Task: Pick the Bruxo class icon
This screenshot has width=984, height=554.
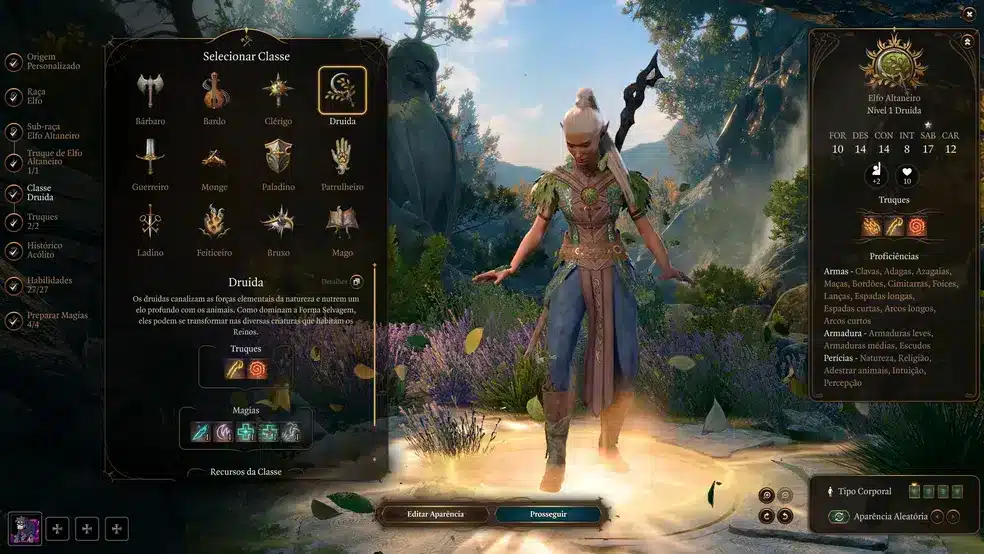Action: (278, 222)
